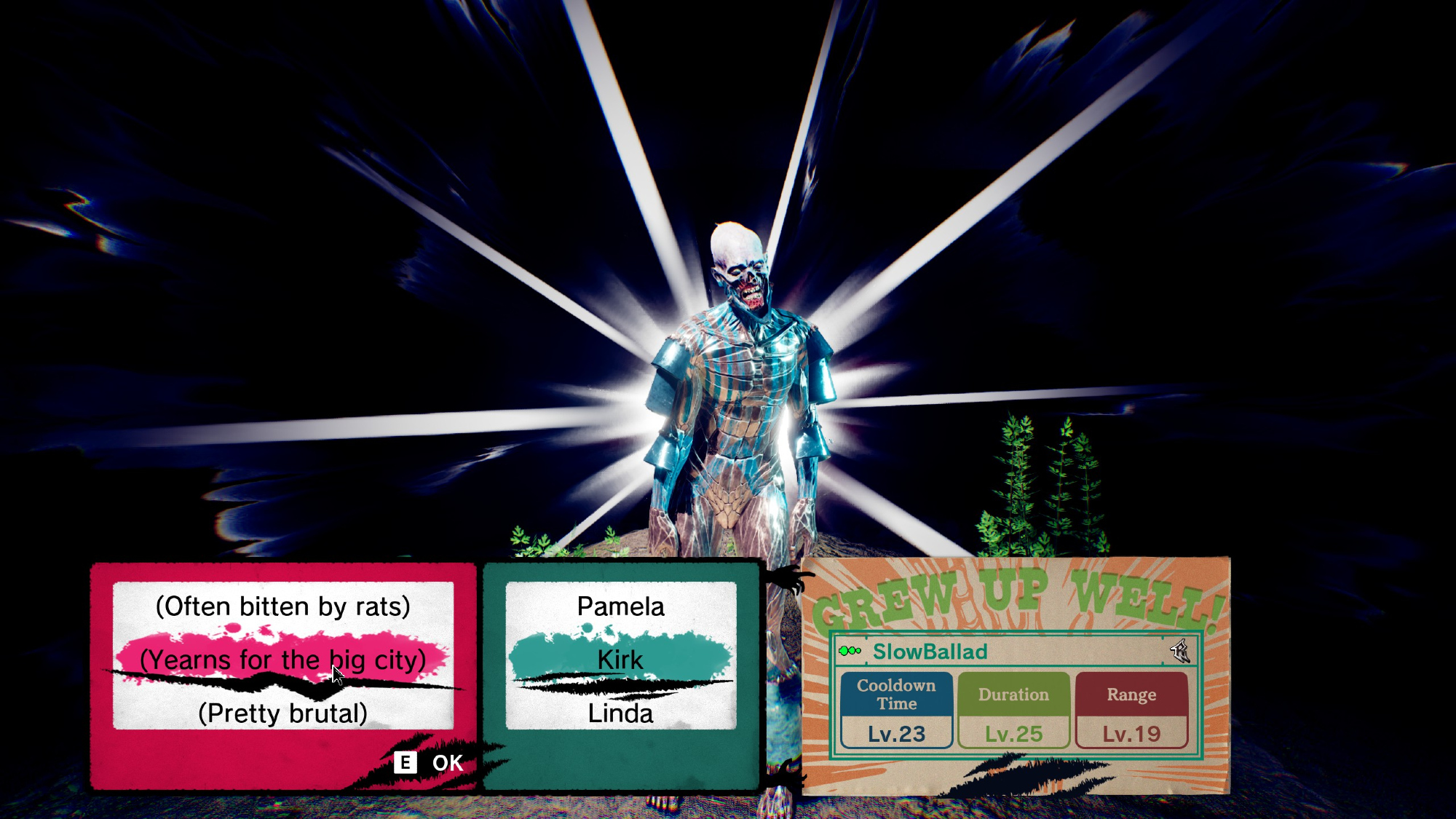1456x819 pixels.
Task: Choose Kirk as the name
Action: (x=620, y=660)
